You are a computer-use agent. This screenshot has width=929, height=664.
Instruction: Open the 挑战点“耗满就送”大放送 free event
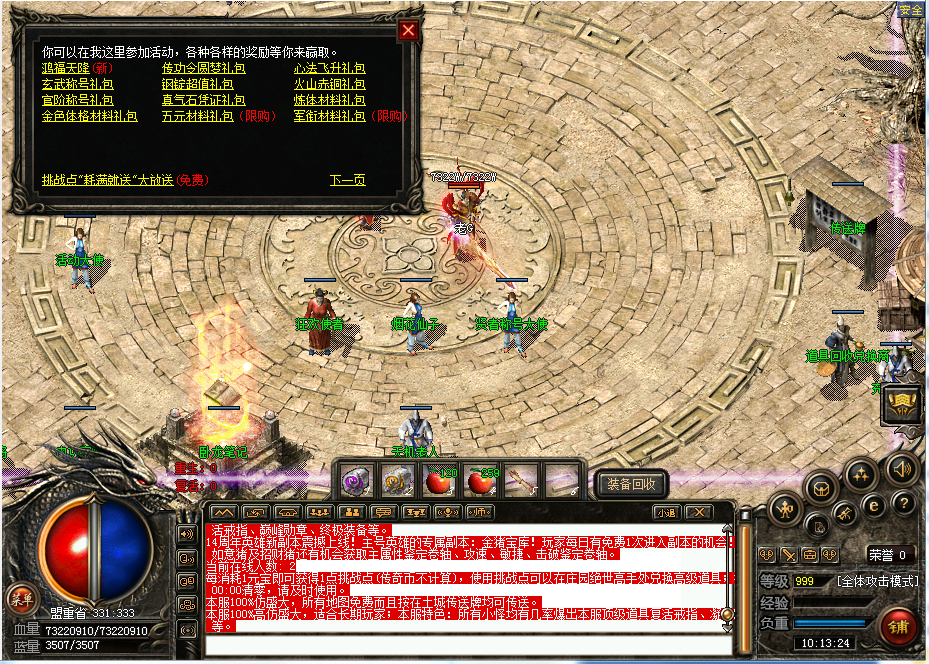click(x=109, y=180)
